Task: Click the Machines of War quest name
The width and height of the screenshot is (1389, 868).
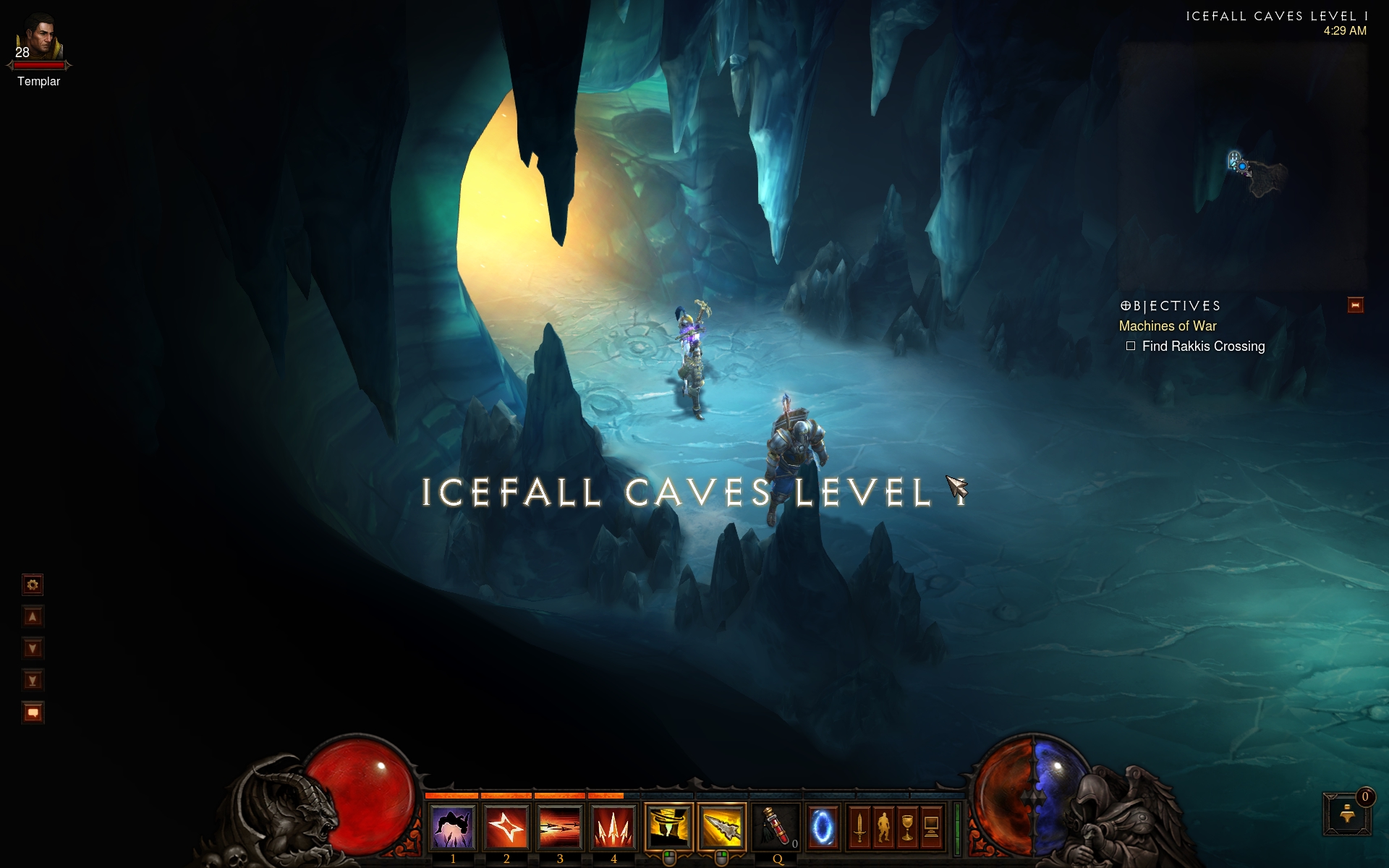Action: (x=1168, y=326)
